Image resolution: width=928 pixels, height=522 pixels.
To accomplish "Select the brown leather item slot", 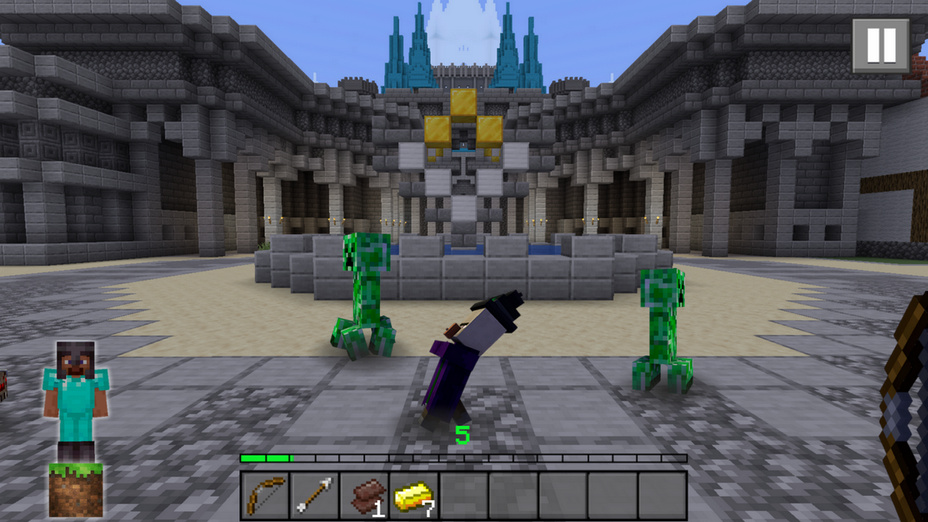I will [365, 495].
